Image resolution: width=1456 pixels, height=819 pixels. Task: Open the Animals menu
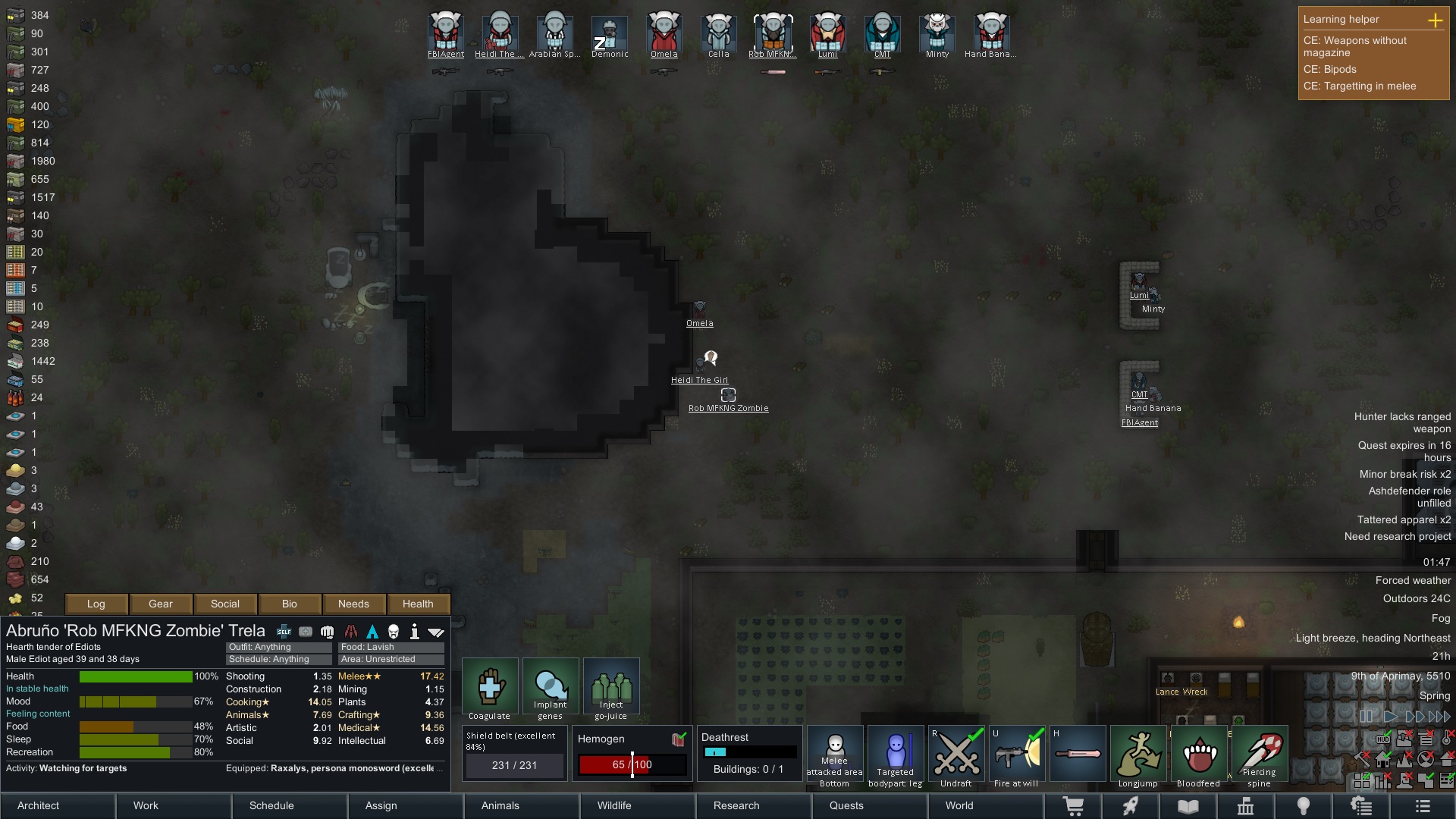[x=522, y=805]
